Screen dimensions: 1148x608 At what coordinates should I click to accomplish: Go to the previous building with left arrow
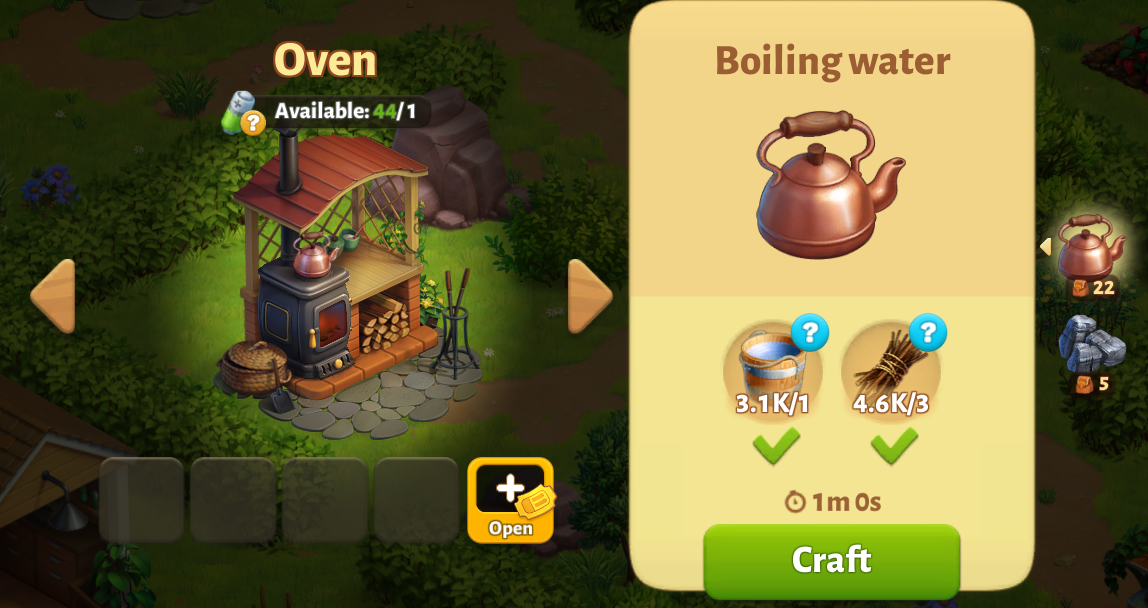pyautogui.click(x=53, y=296)
